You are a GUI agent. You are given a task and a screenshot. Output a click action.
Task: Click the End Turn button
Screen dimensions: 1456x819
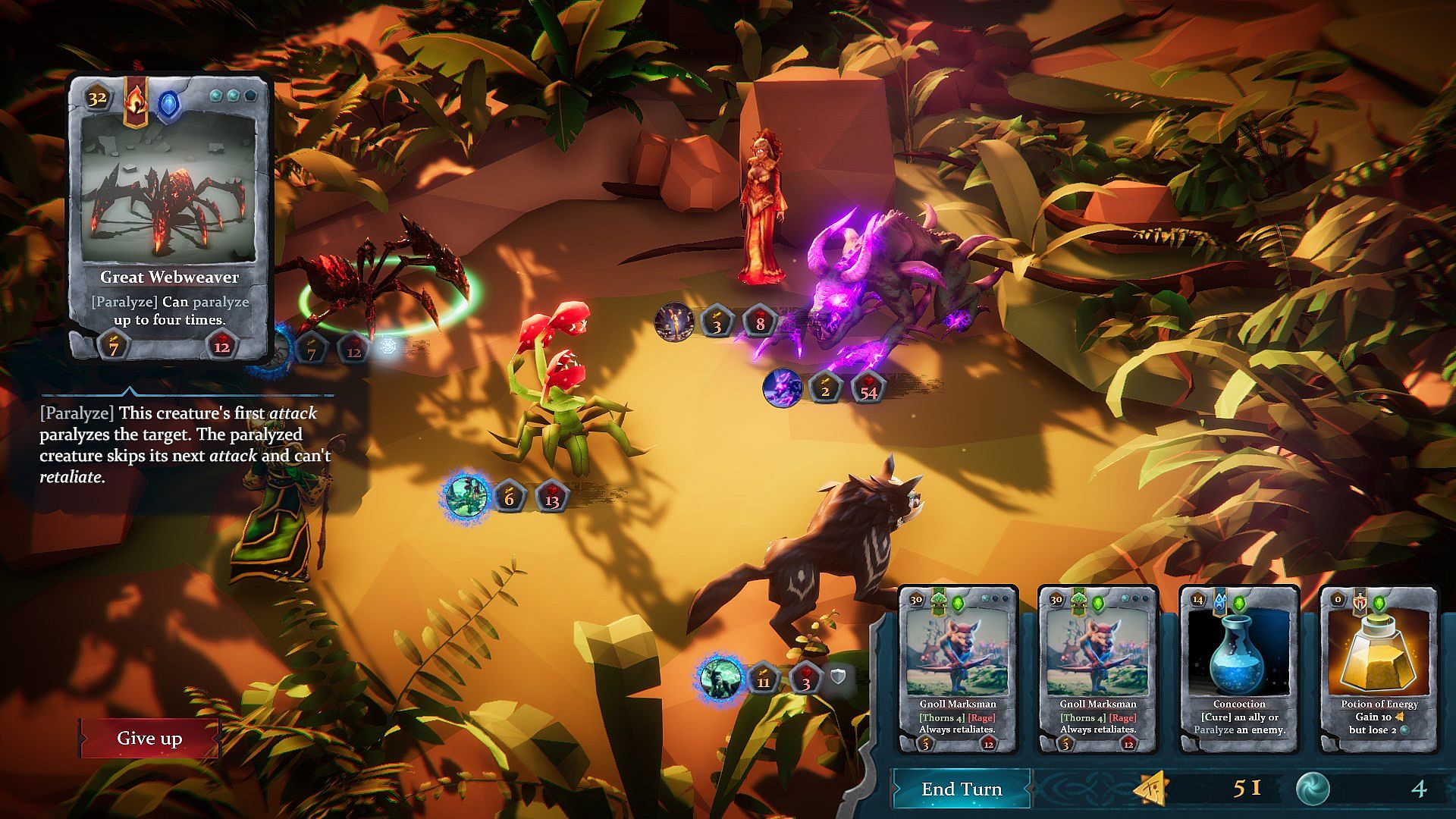tap(962, 789)
